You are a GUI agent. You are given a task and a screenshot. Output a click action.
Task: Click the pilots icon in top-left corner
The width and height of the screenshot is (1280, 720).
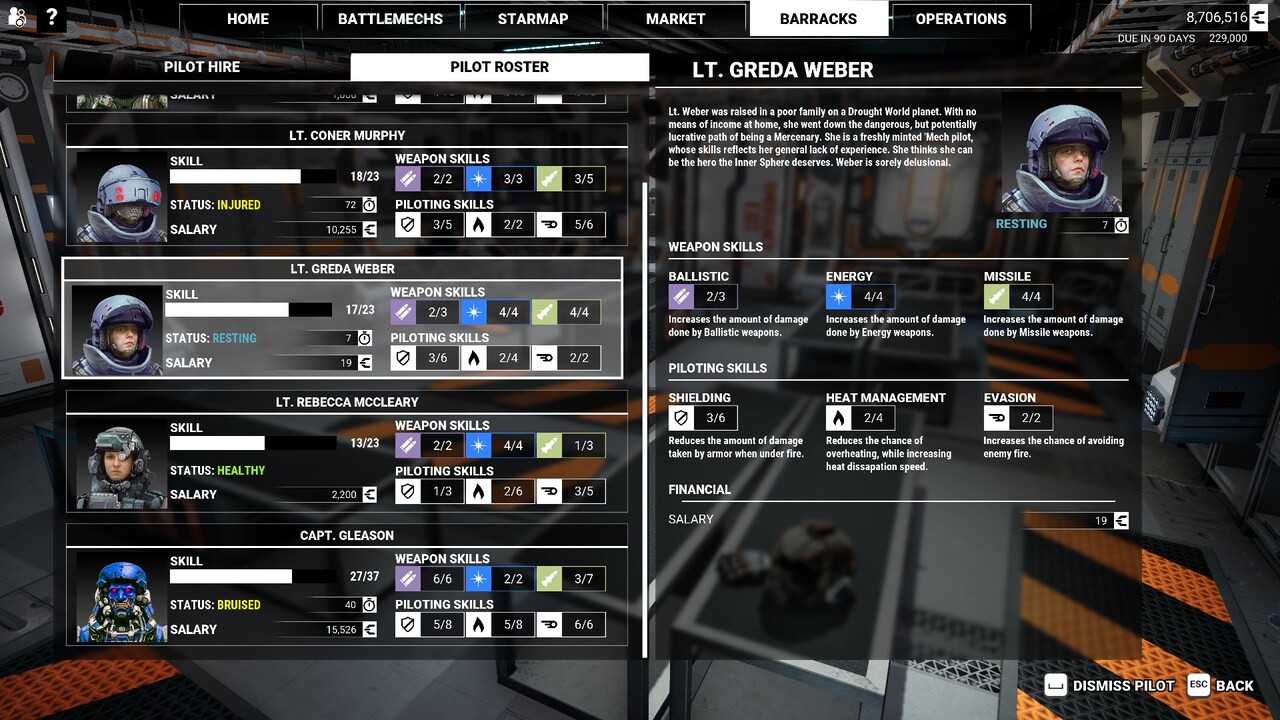tap(17, 17)
